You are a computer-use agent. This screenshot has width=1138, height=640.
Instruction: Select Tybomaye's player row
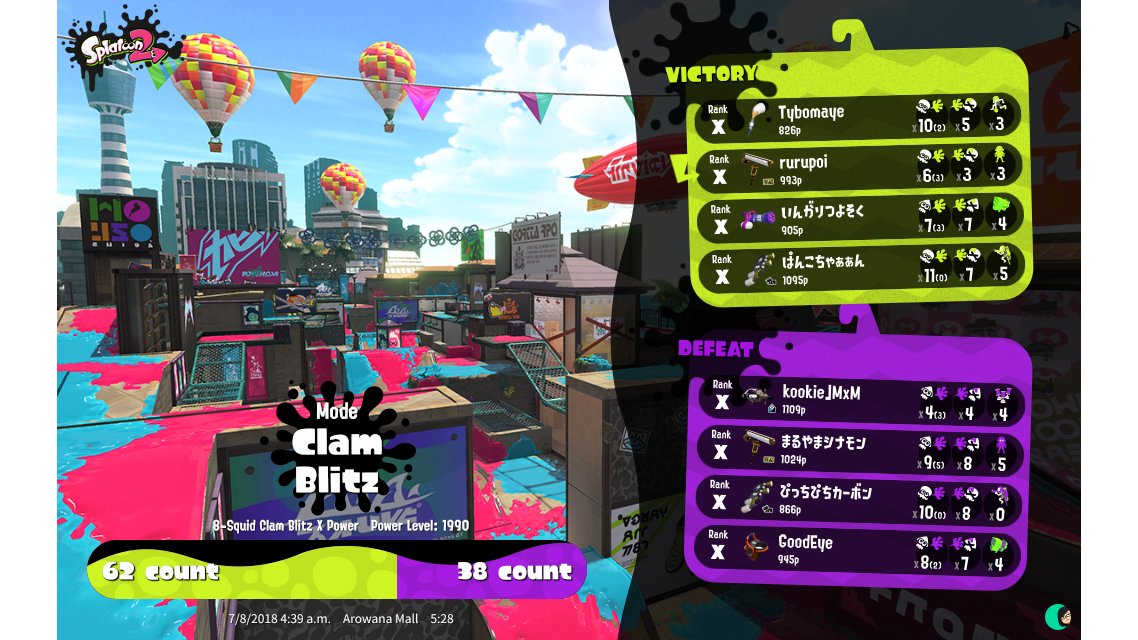[858, 118]
